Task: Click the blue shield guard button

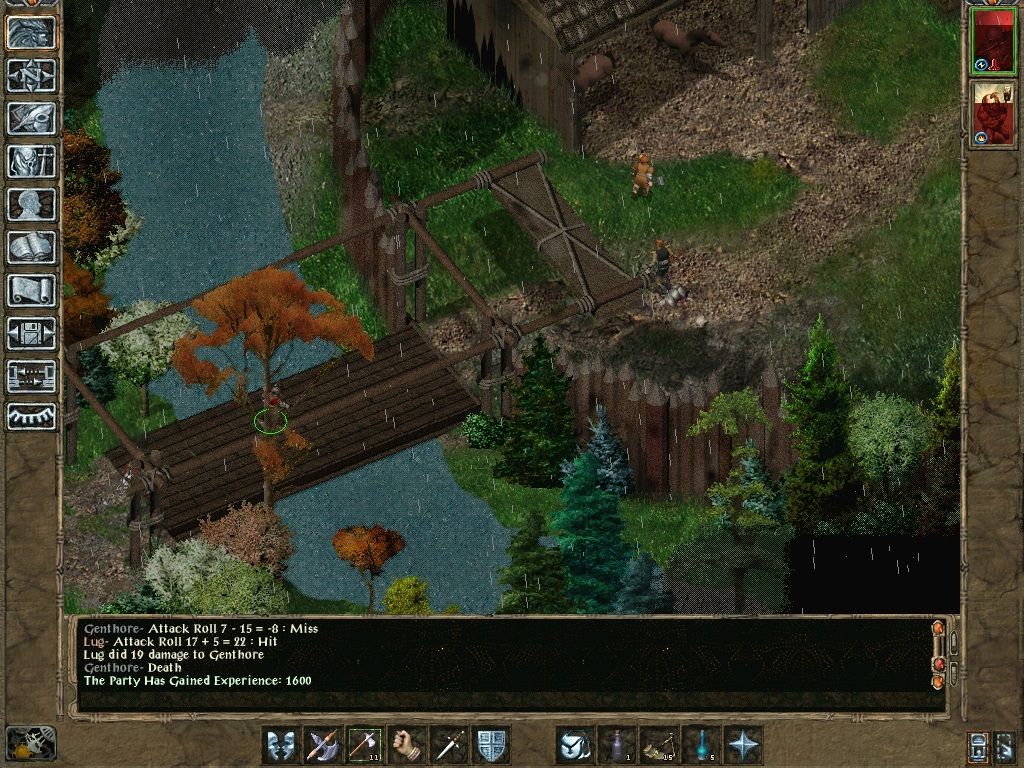Action: pos(491,745)
